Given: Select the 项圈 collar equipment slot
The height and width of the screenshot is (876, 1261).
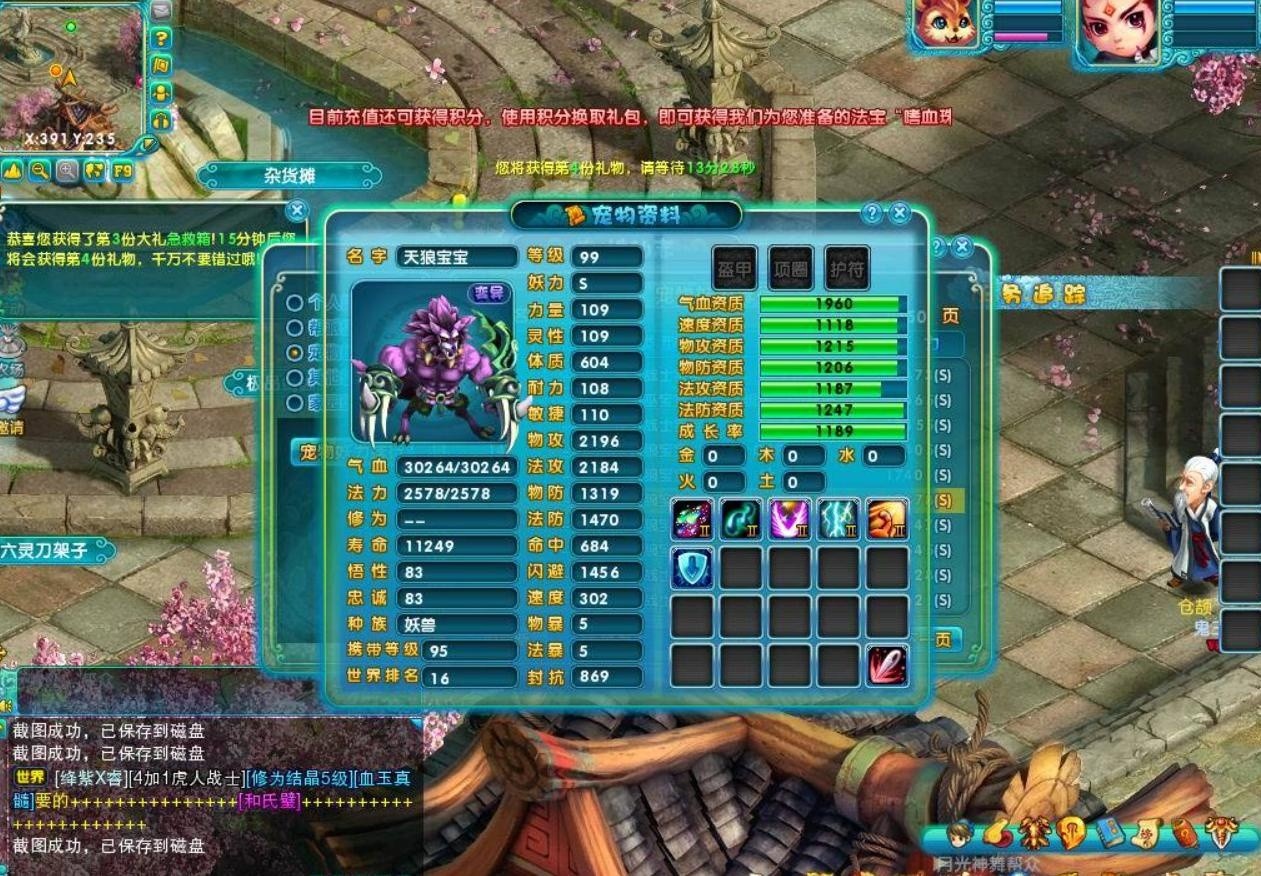Looking at the screenshot, I should pyautogui.click(x=791, y=268).
